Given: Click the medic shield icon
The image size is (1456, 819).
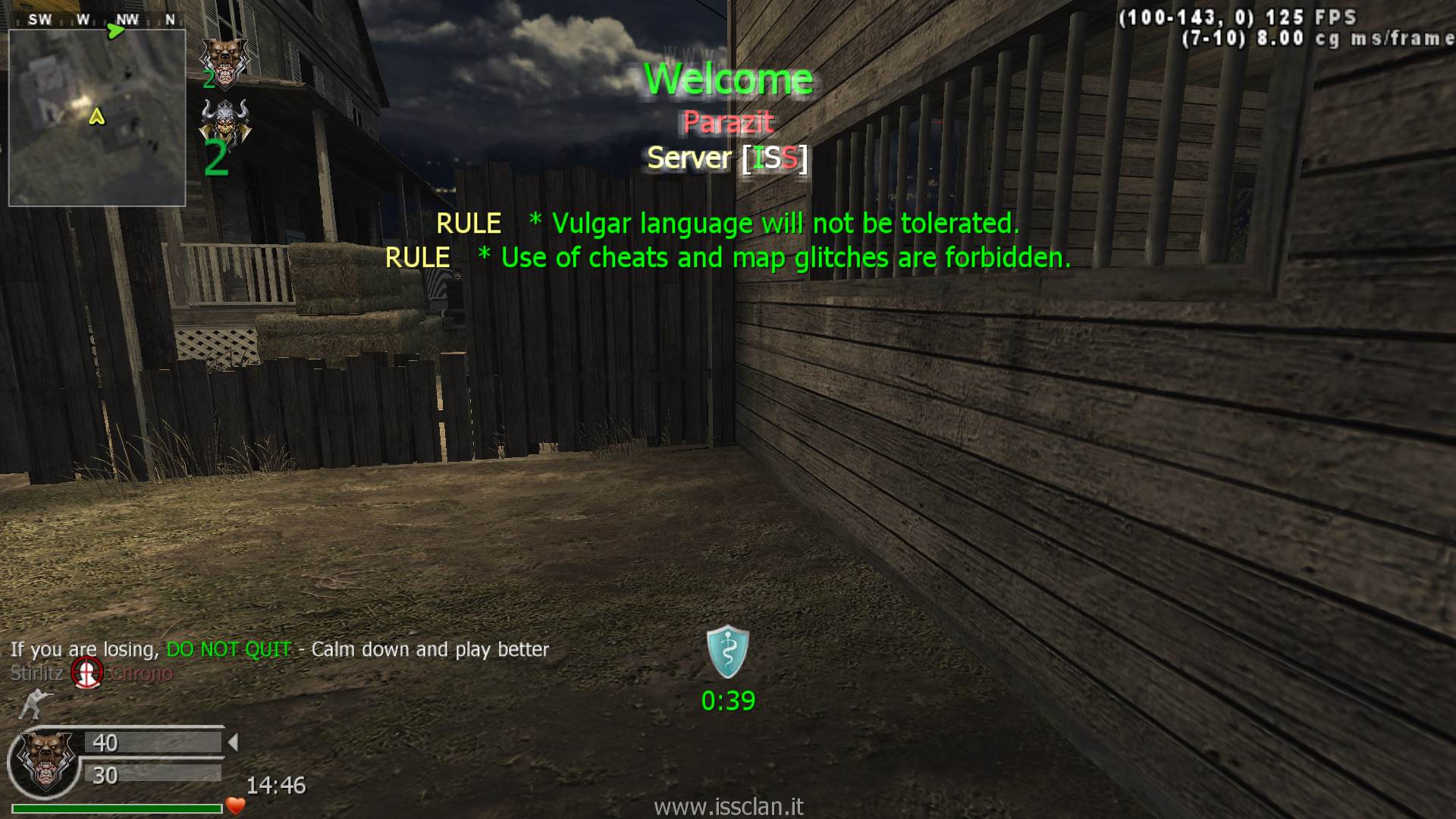Looking at the screenshot, I should [728, 651].
